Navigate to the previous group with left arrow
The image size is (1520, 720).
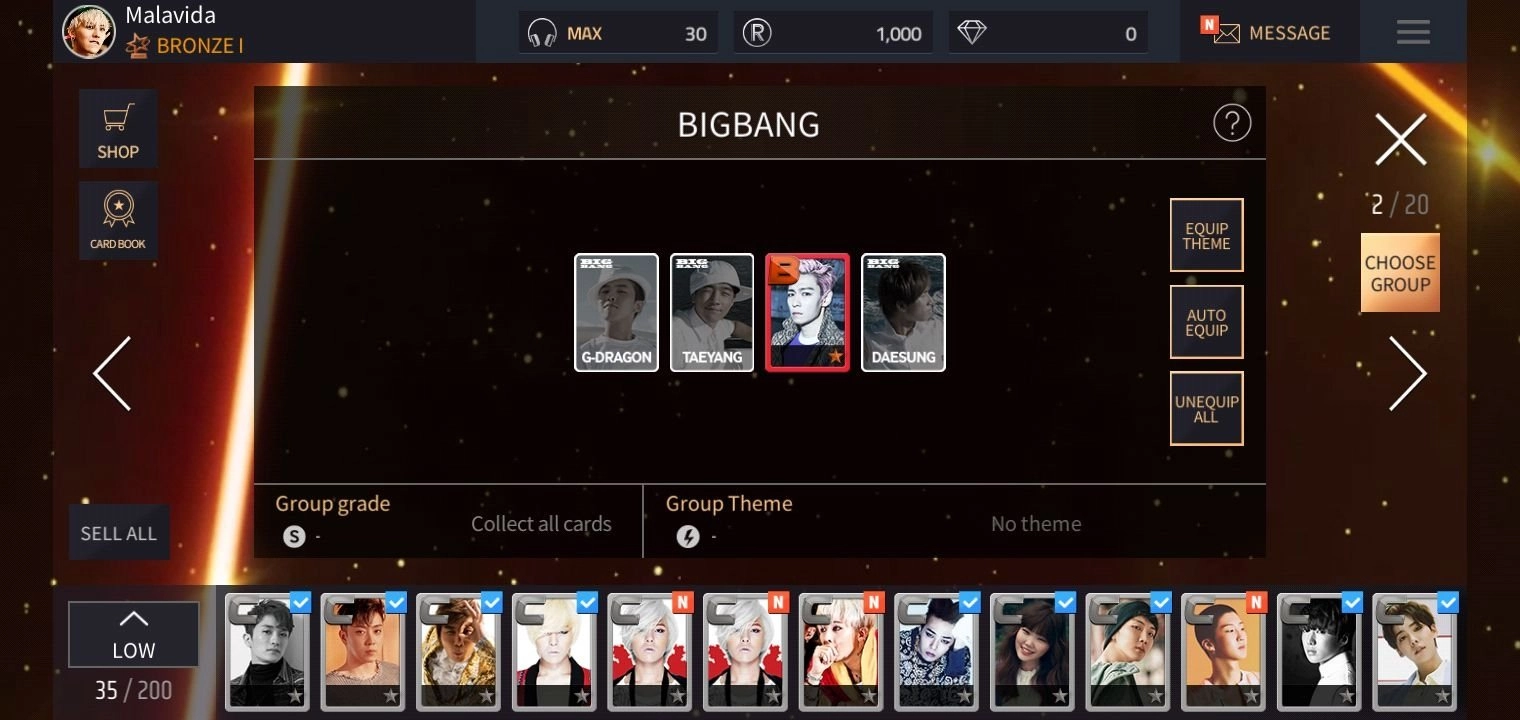[112, 373]
